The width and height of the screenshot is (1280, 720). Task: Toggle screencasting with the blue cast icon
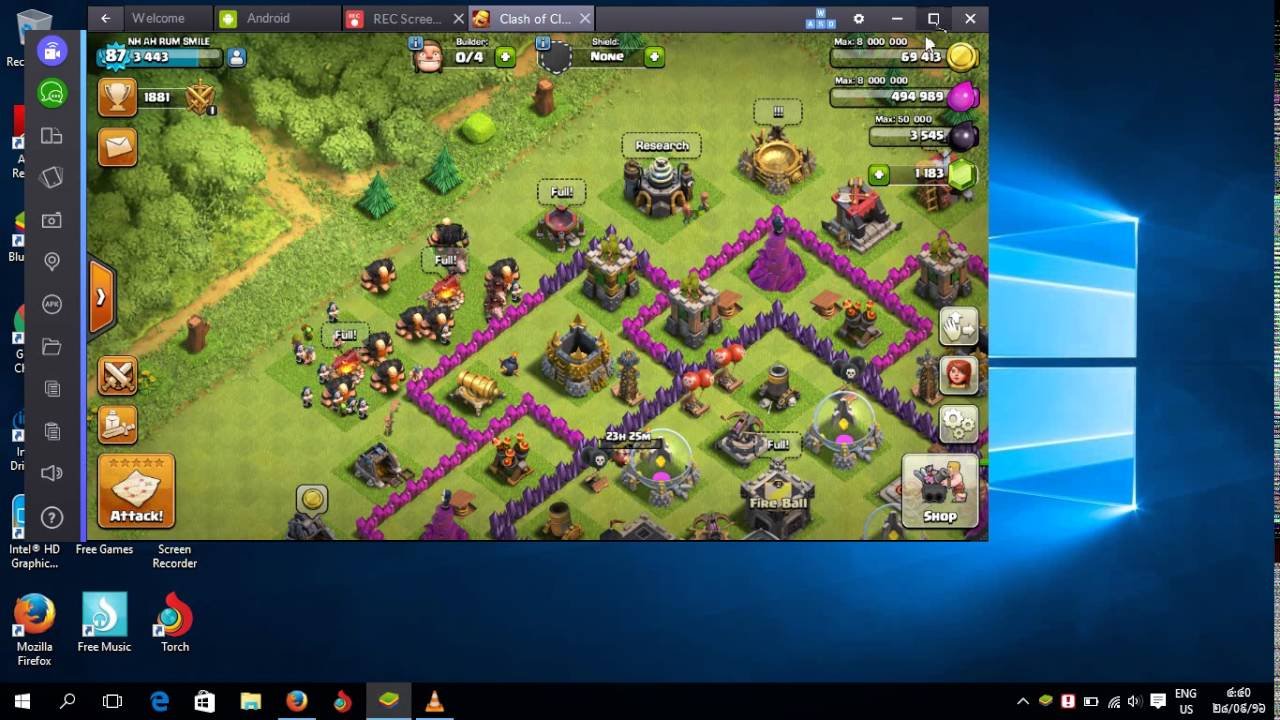[x=51, y=50]
